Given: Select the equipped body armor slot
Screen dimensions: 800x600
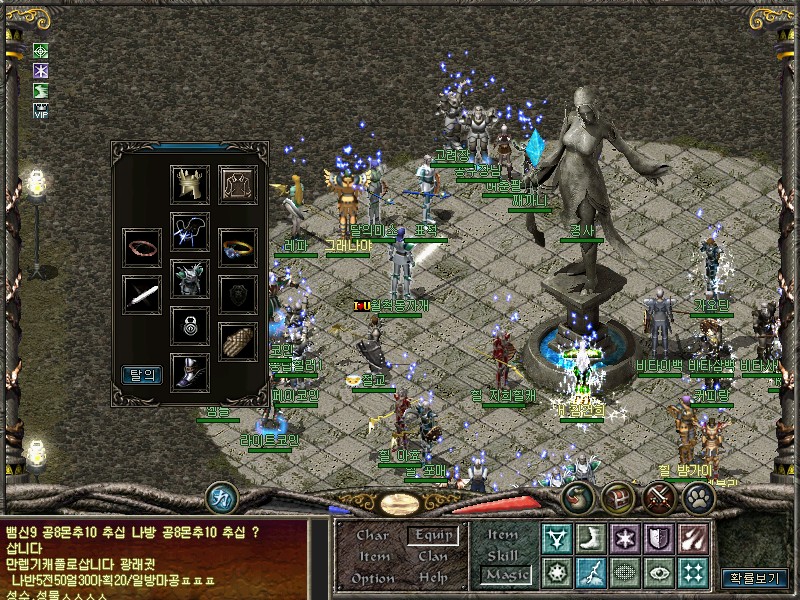Looking at the screenshot, I should (190, 277).
